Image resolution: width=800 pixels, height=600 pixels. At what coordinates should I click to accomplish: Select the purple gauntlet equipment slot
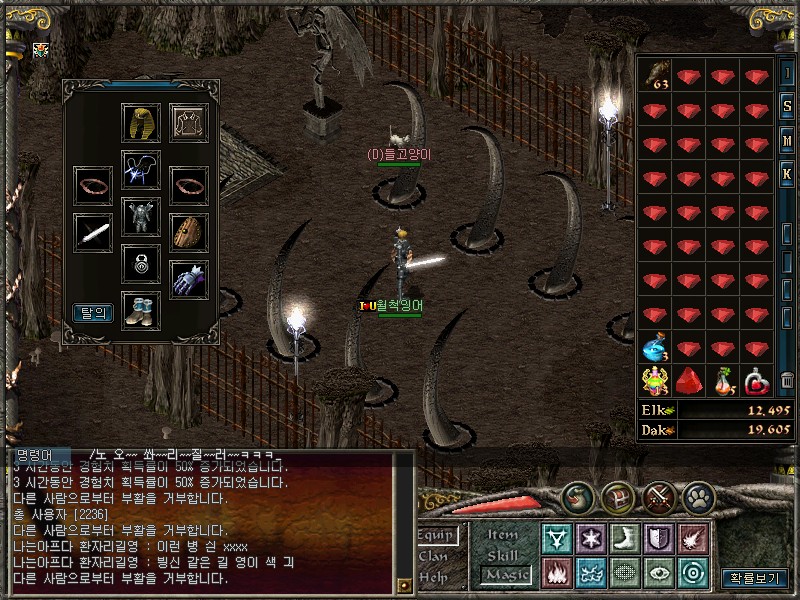point(188,279)
